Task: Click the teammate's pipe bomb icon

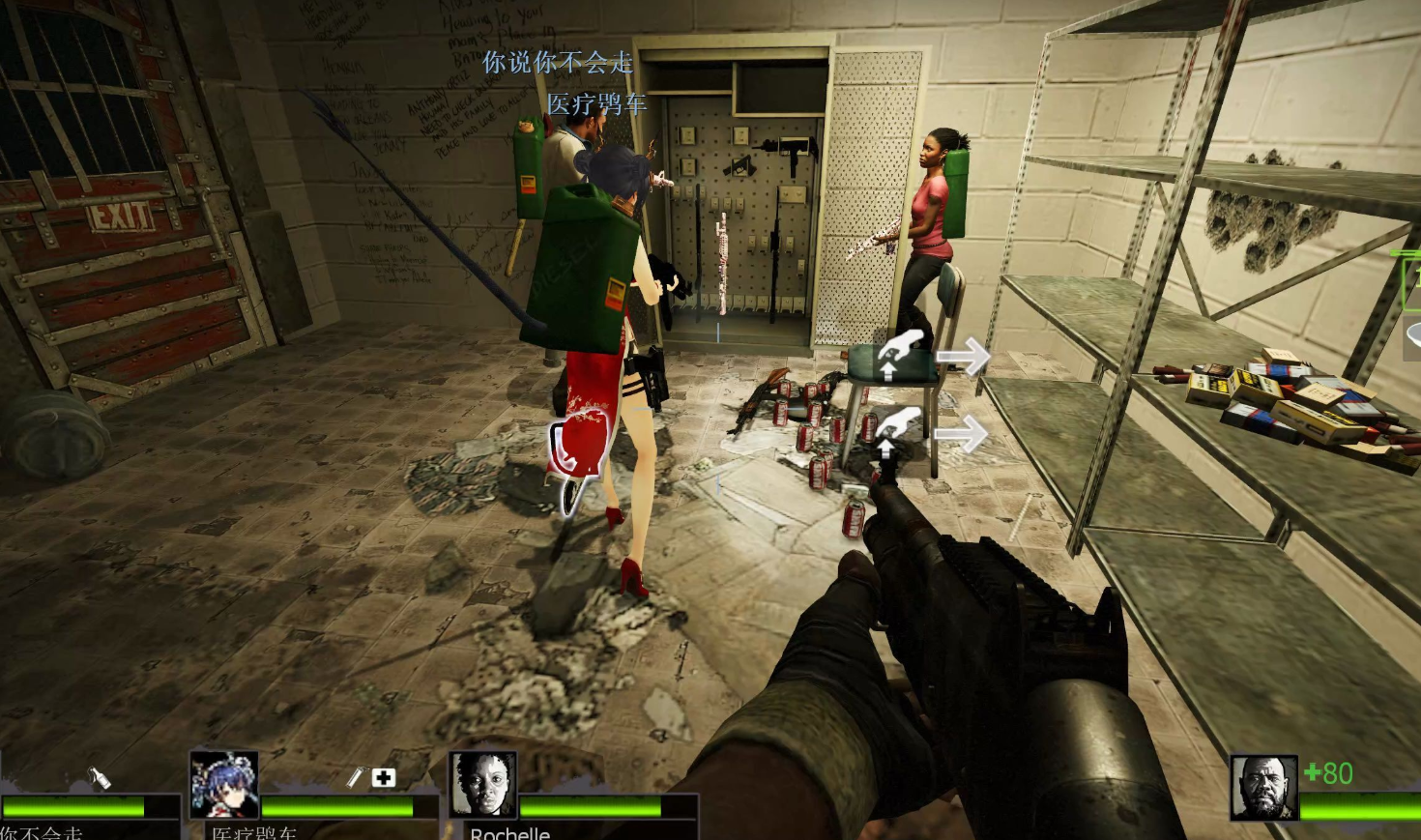Action: 355,777
